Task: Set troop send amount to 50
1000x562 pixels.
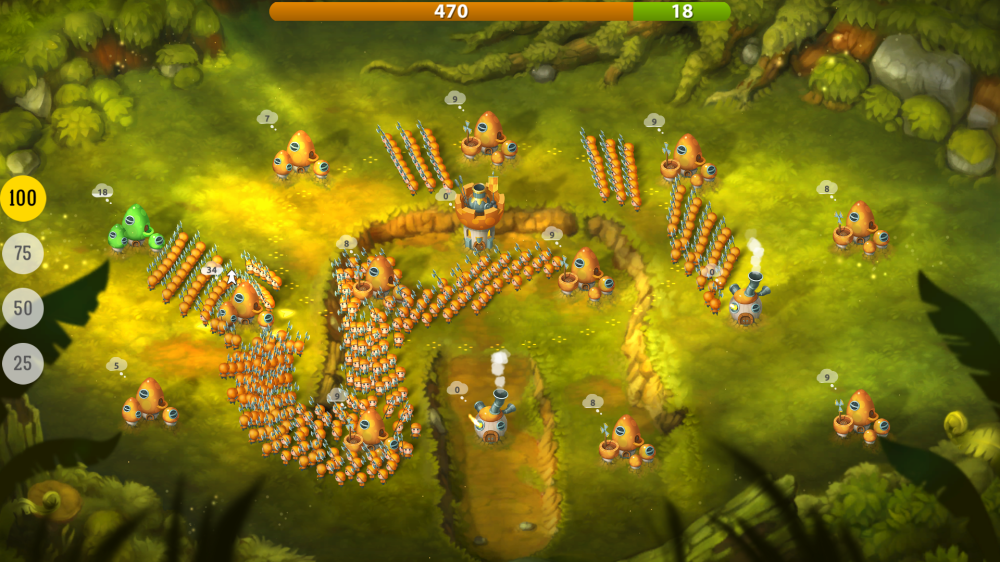Action: pos(22,308)
